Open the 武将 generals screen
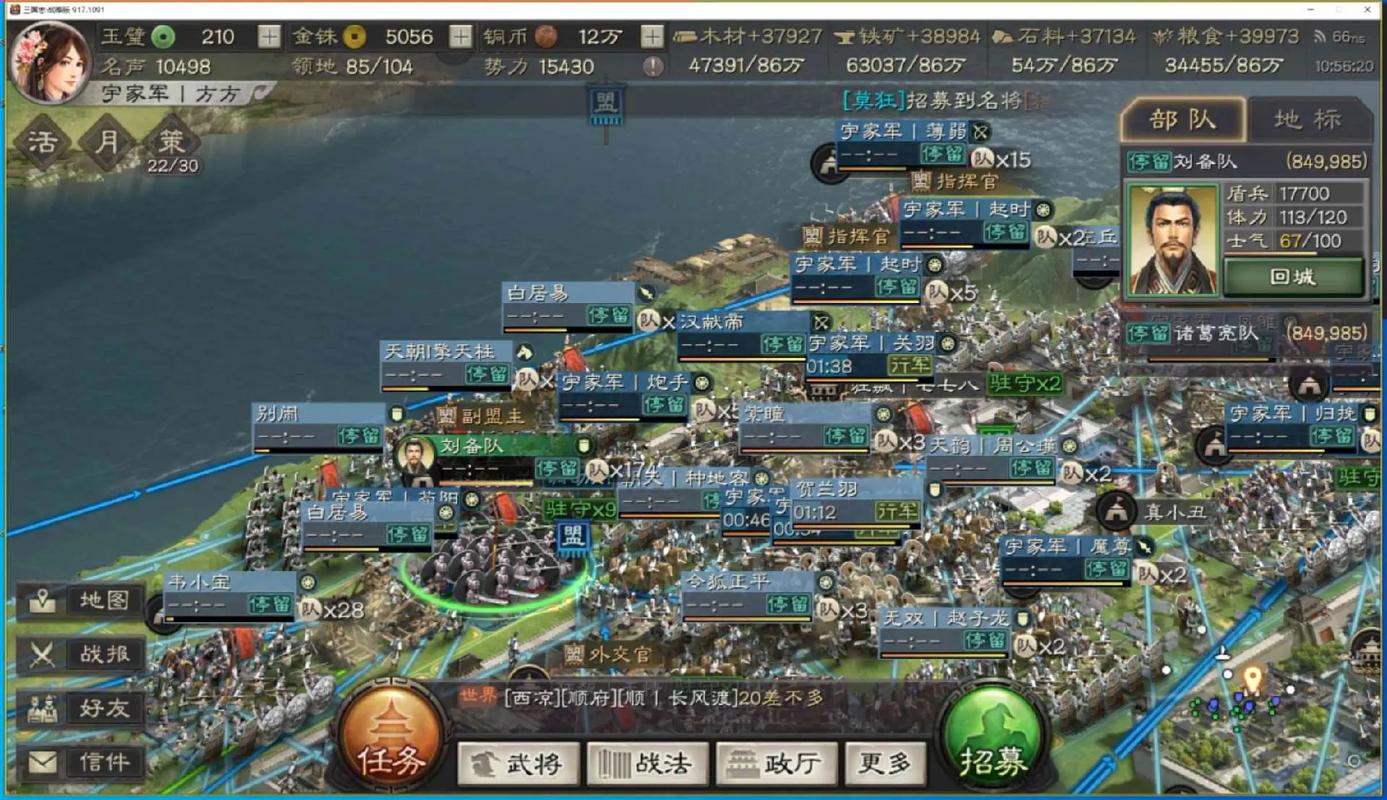This screenshot has width=1387, height=800. point(518,764)
